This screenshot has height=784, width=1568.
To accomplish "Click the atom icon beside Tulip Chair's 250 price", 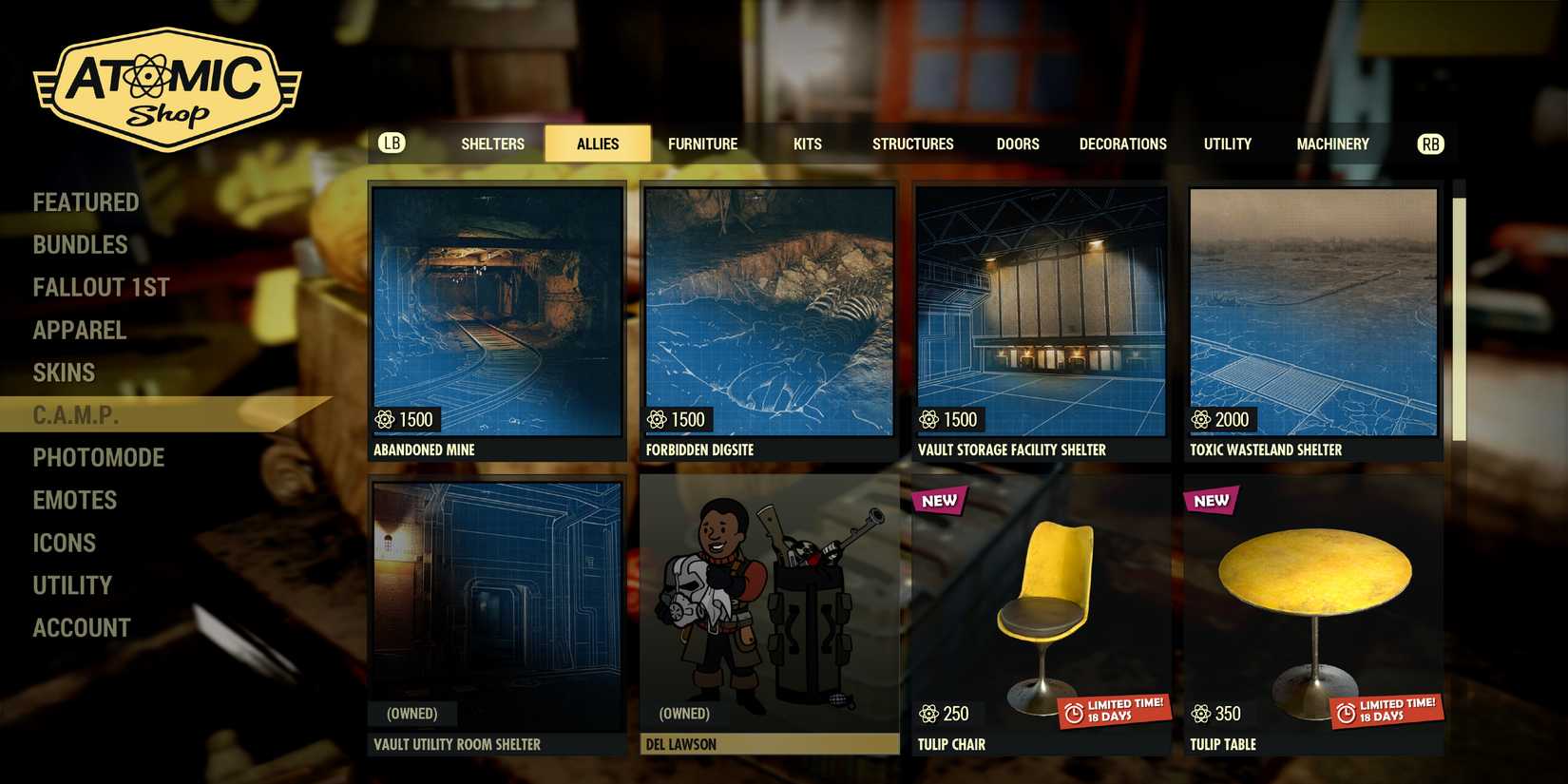I will tap(928, 714).
